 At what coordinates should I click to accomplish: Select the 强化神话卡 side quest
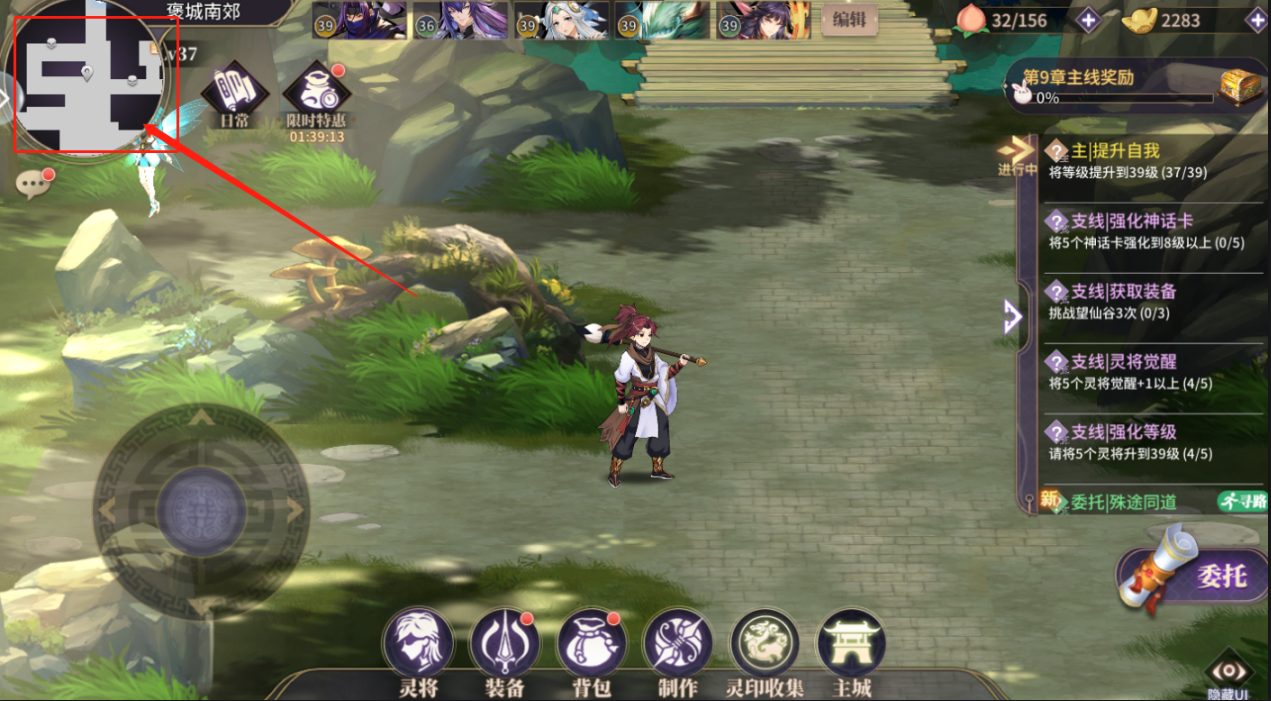1150,231
